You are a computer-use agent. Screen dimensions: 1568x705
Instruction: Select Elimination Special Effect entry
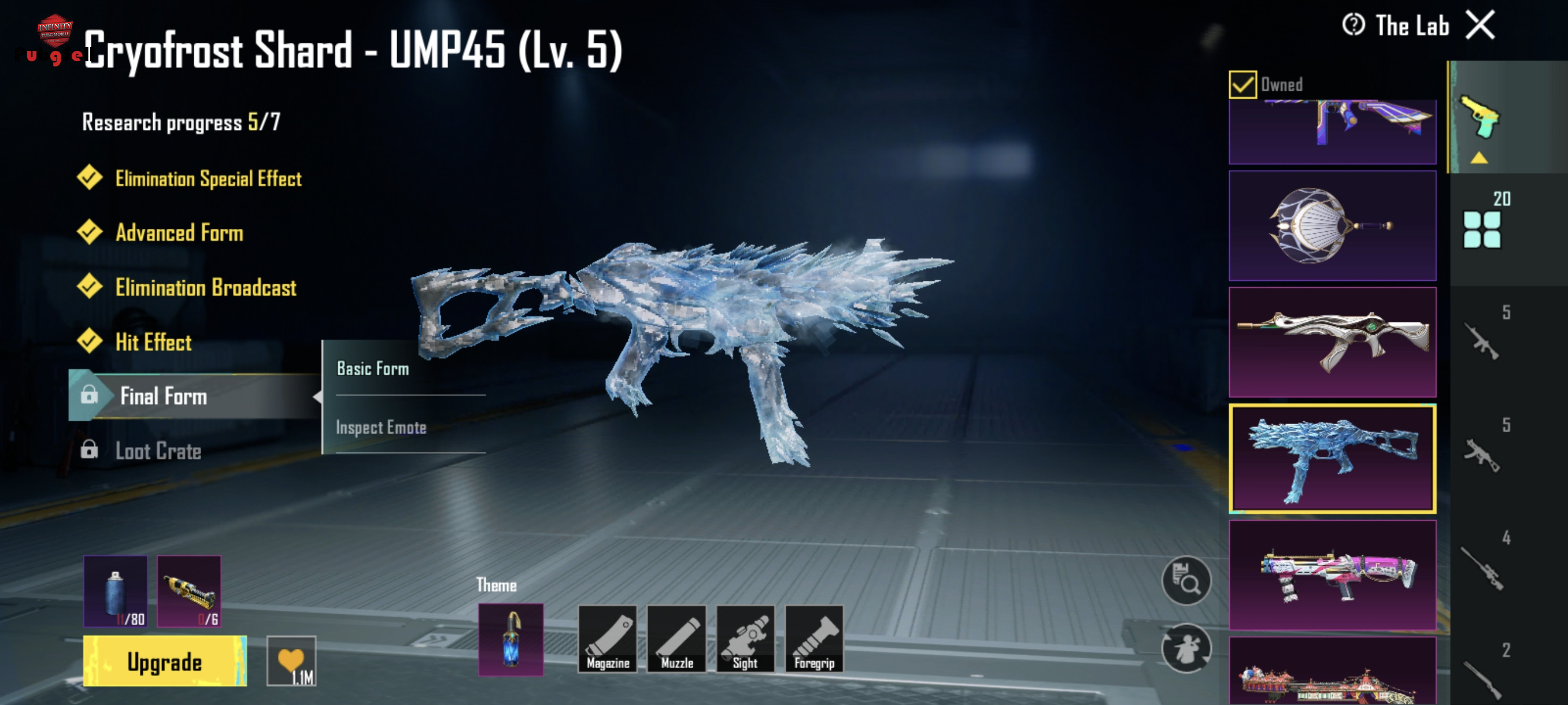tap(208, 178)
